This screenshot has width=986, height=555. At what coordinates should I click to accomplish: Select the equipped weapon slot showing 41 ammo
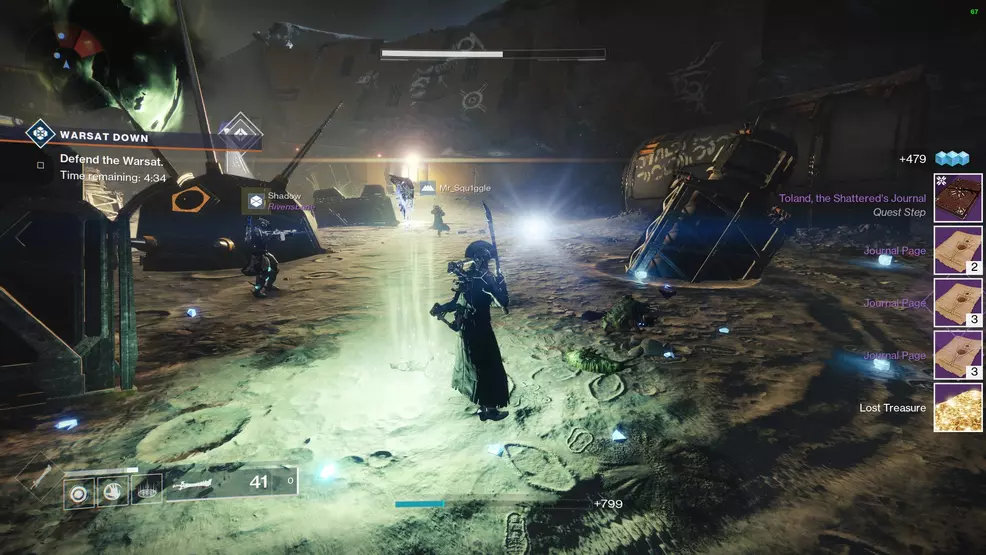tap(232, 483)
